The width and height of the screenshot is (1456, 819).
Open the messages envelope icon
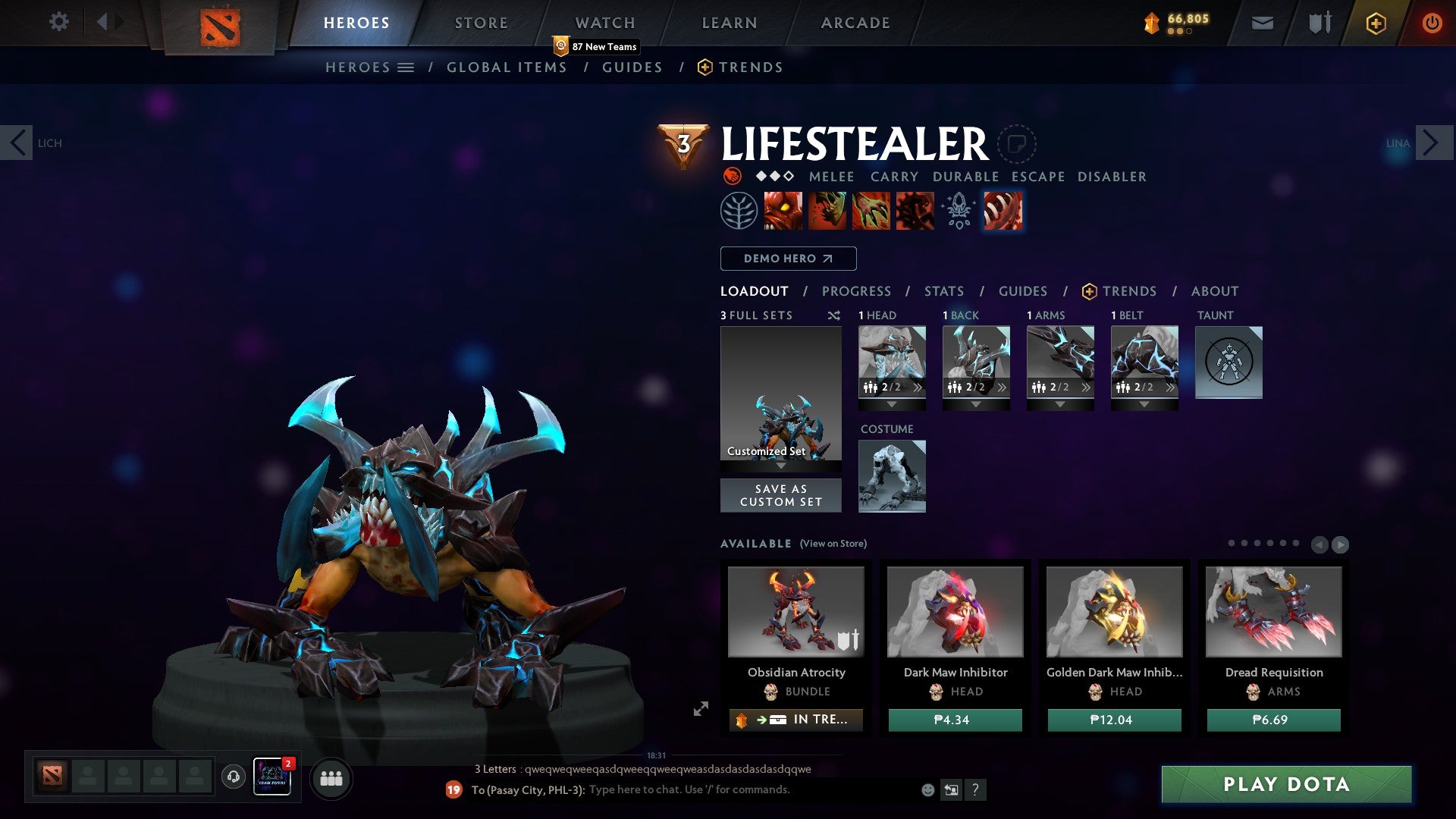pyautogui.click(x=1262, y=23)
